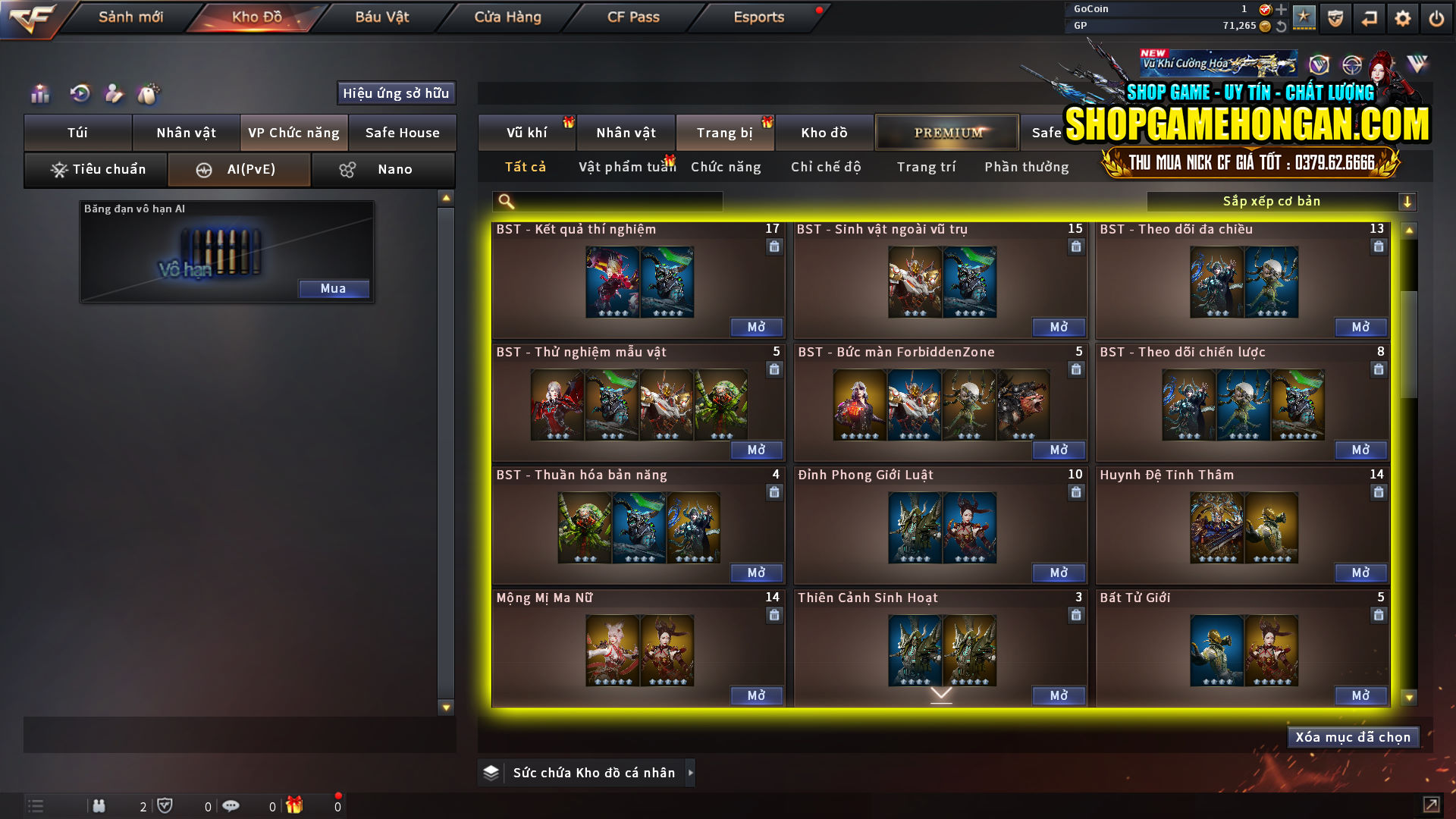Image resolution: width=1456 pixels, height=819 pixels.
Task: Open the gift box icon in status bar
Action: pos(296,805)
